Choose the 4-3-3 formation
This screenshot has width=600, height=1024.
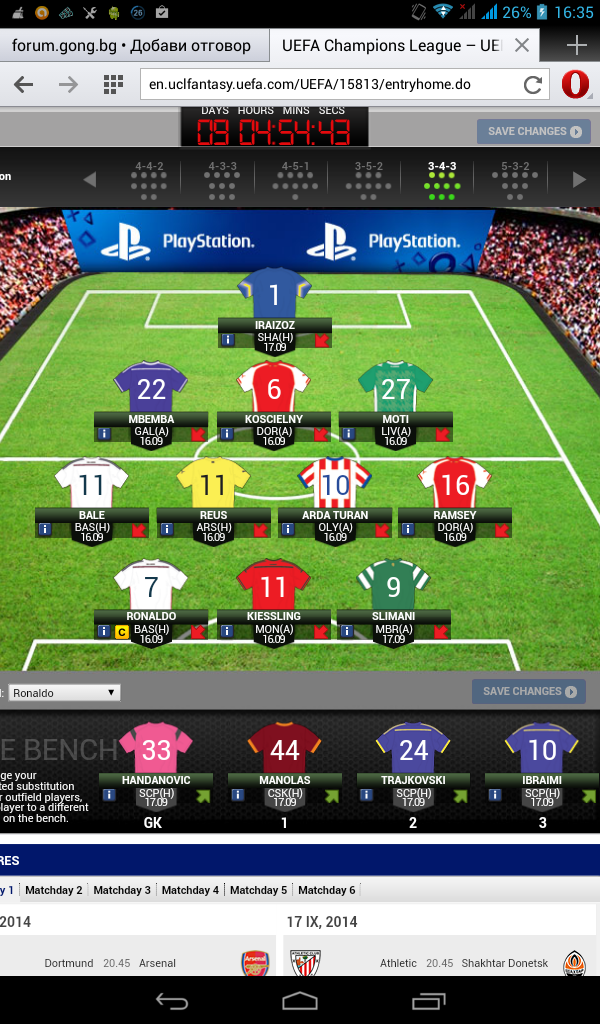pyautogui.click(x=222, y=179)
